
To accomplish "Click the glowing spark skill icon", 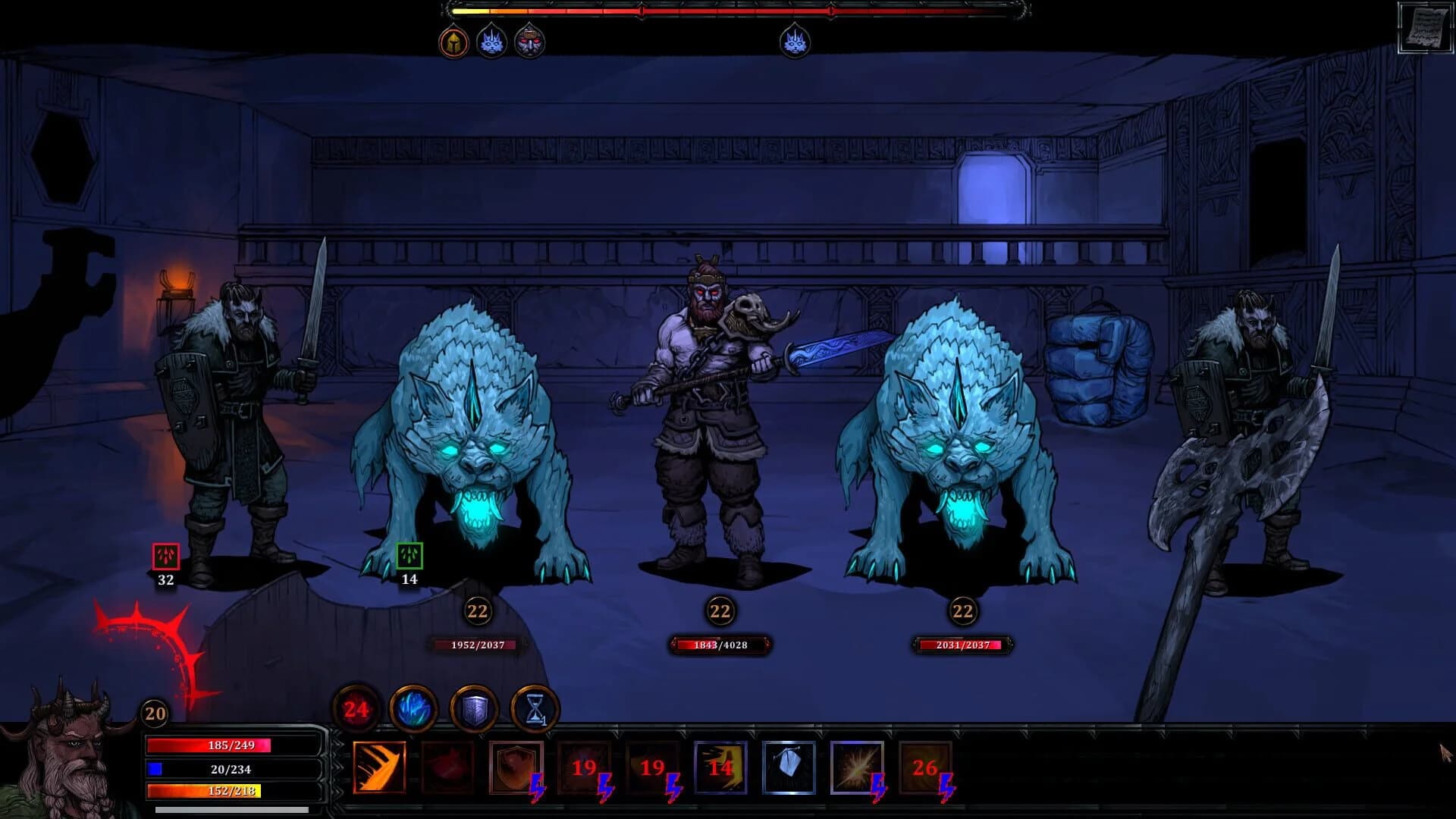I will (x=857, y=767).
